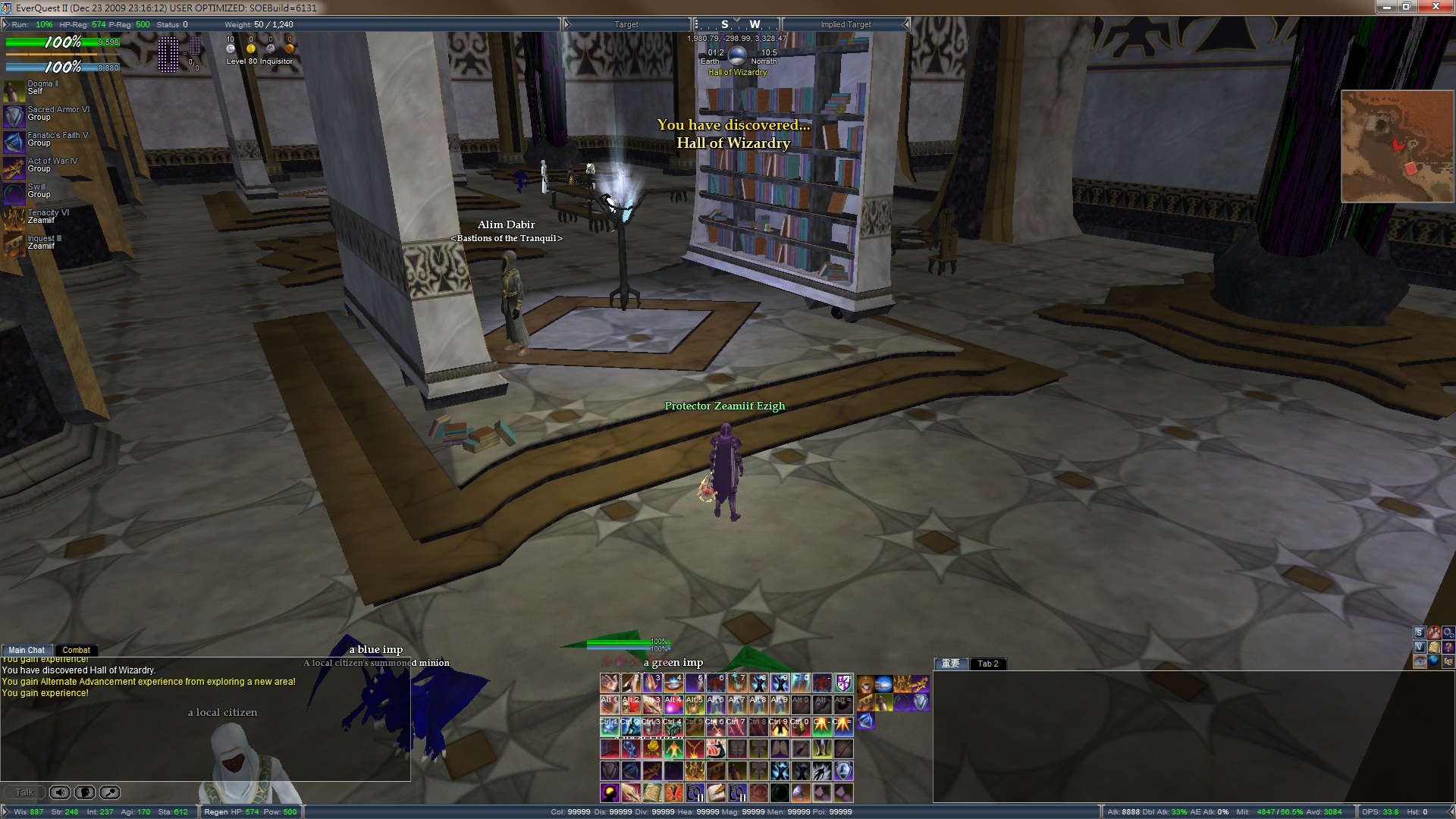
Task: Click the yellow rose hotbar icon
Action: 652,748
